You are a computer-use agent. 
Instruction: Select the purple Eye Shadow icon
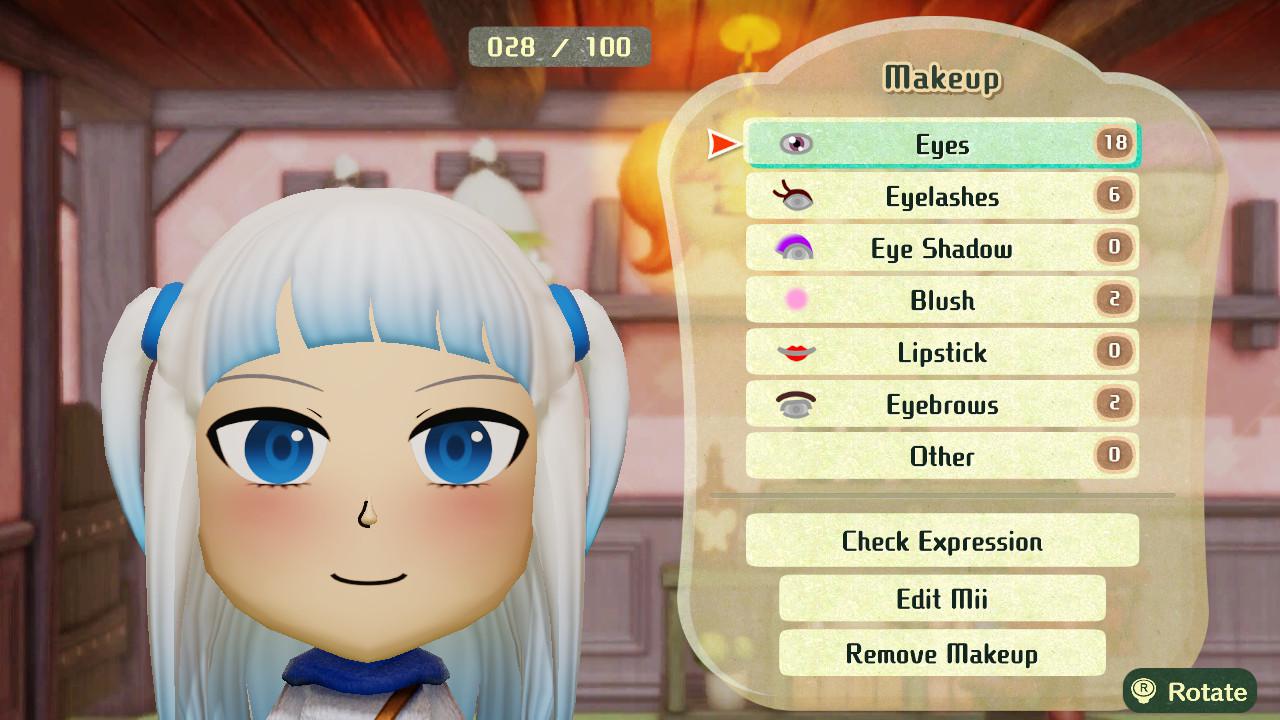(795, 248)
